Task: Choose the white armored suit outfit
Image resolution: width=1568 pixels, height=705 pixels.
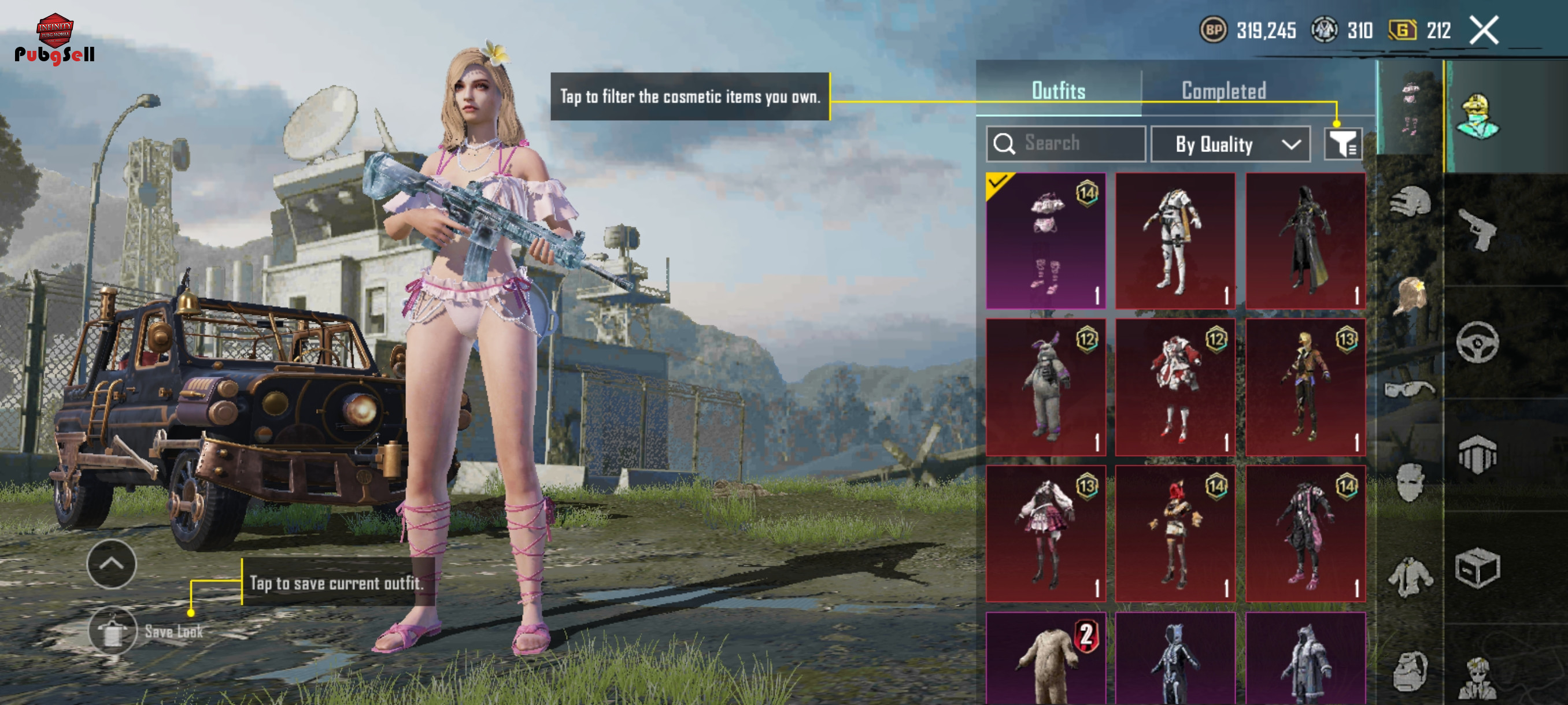Action: (1175, 240)
